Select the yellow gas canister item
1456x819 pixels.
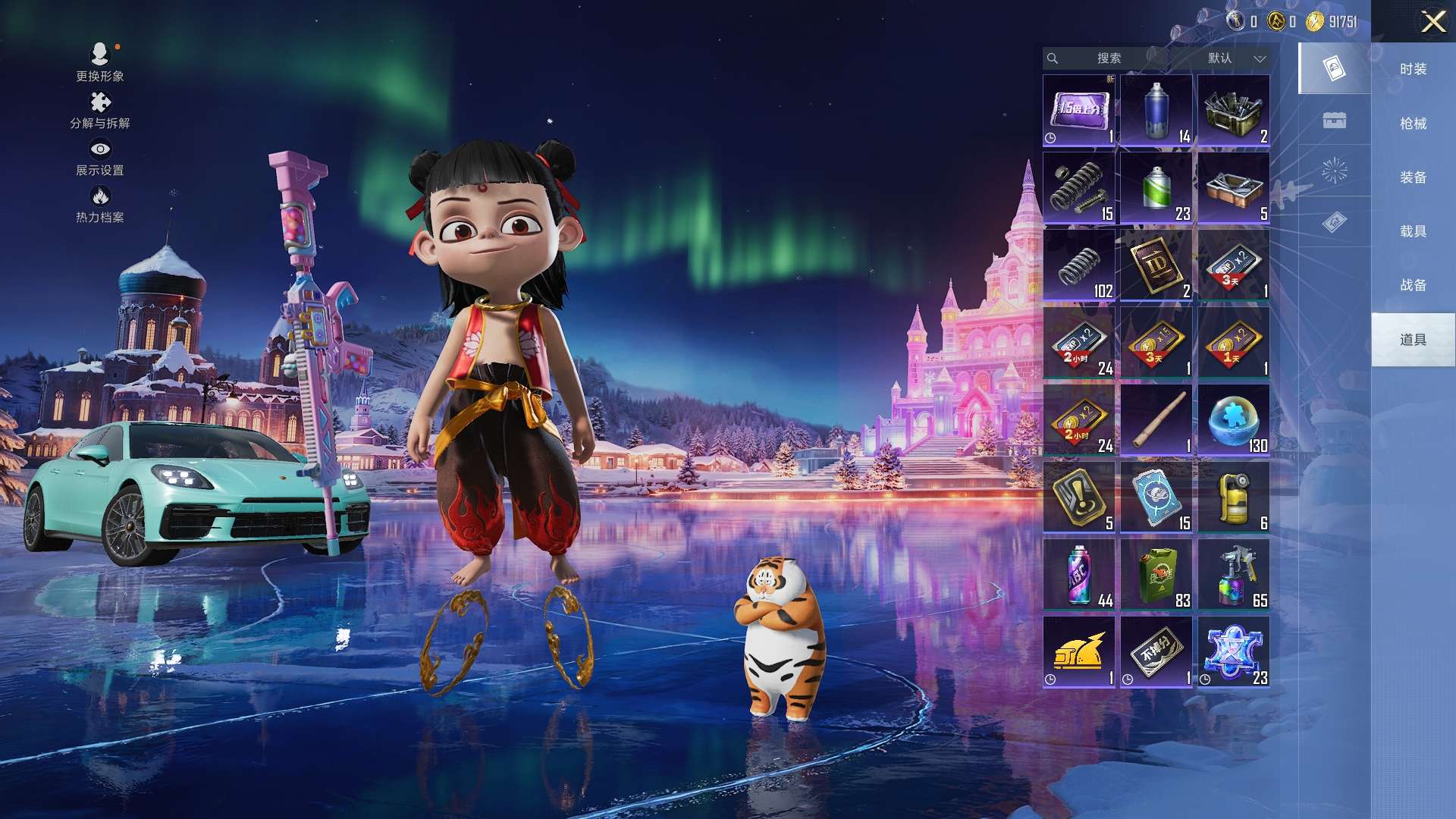coord(1234,497)
